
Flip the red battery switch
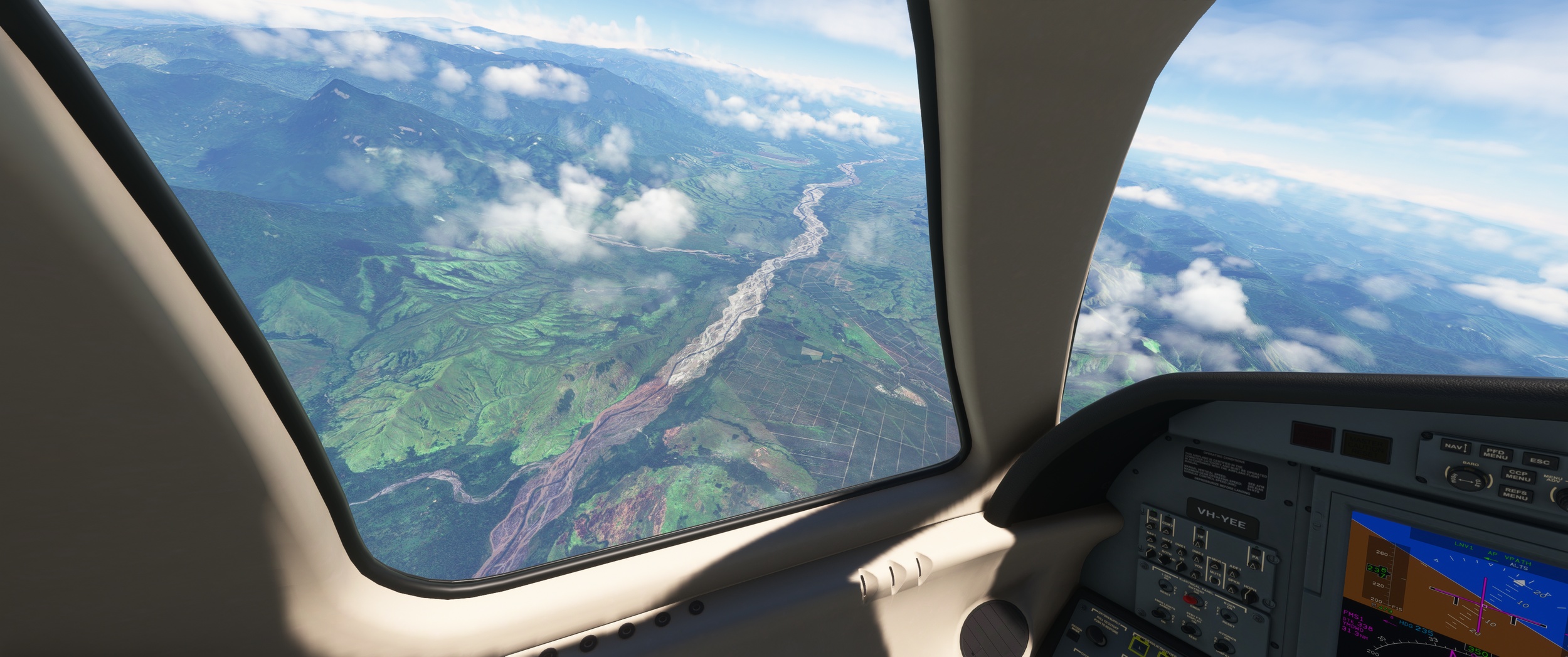(1190, 599)
